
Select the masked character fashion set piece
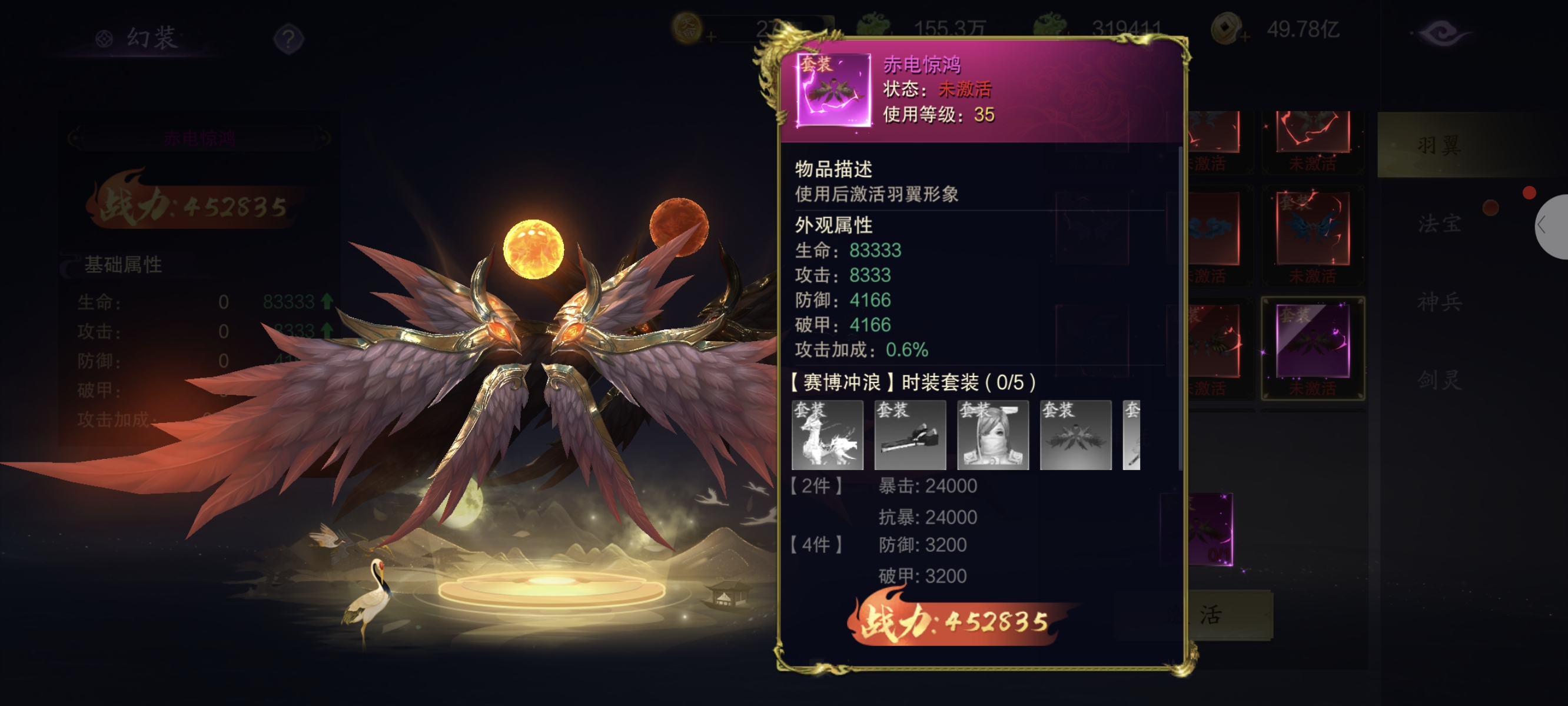coord(993,435)
